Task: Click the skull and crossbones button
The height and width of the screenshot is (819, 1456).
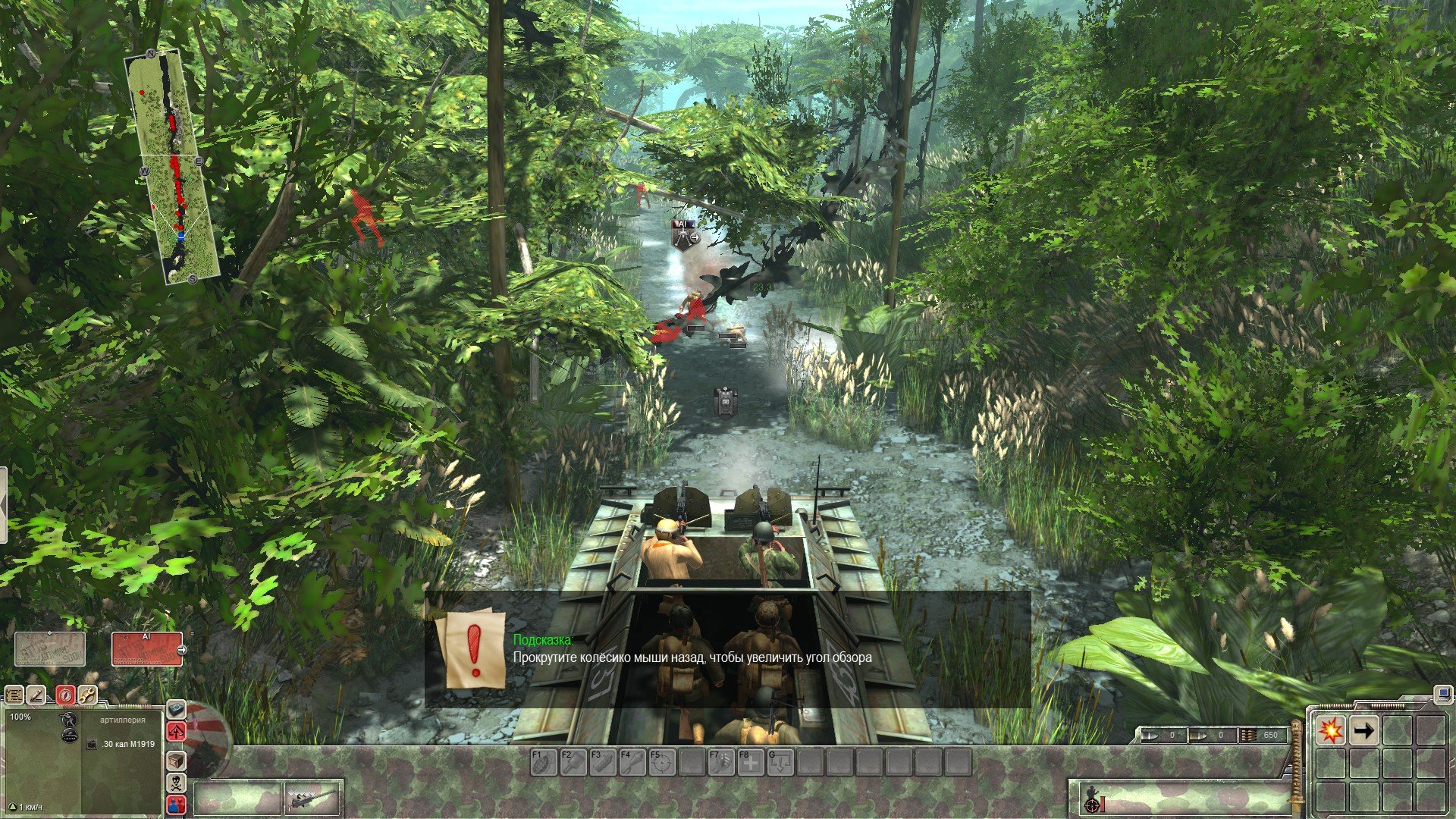Action: tap(176, 783)
